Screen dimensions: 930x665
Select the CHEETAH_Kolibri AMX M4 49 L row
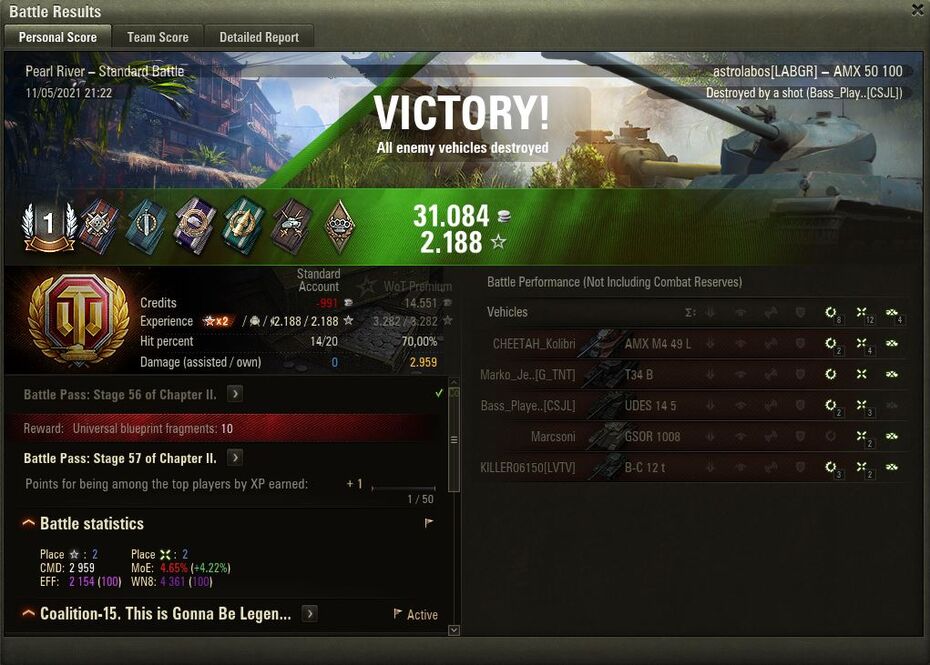tap(690, 344)
